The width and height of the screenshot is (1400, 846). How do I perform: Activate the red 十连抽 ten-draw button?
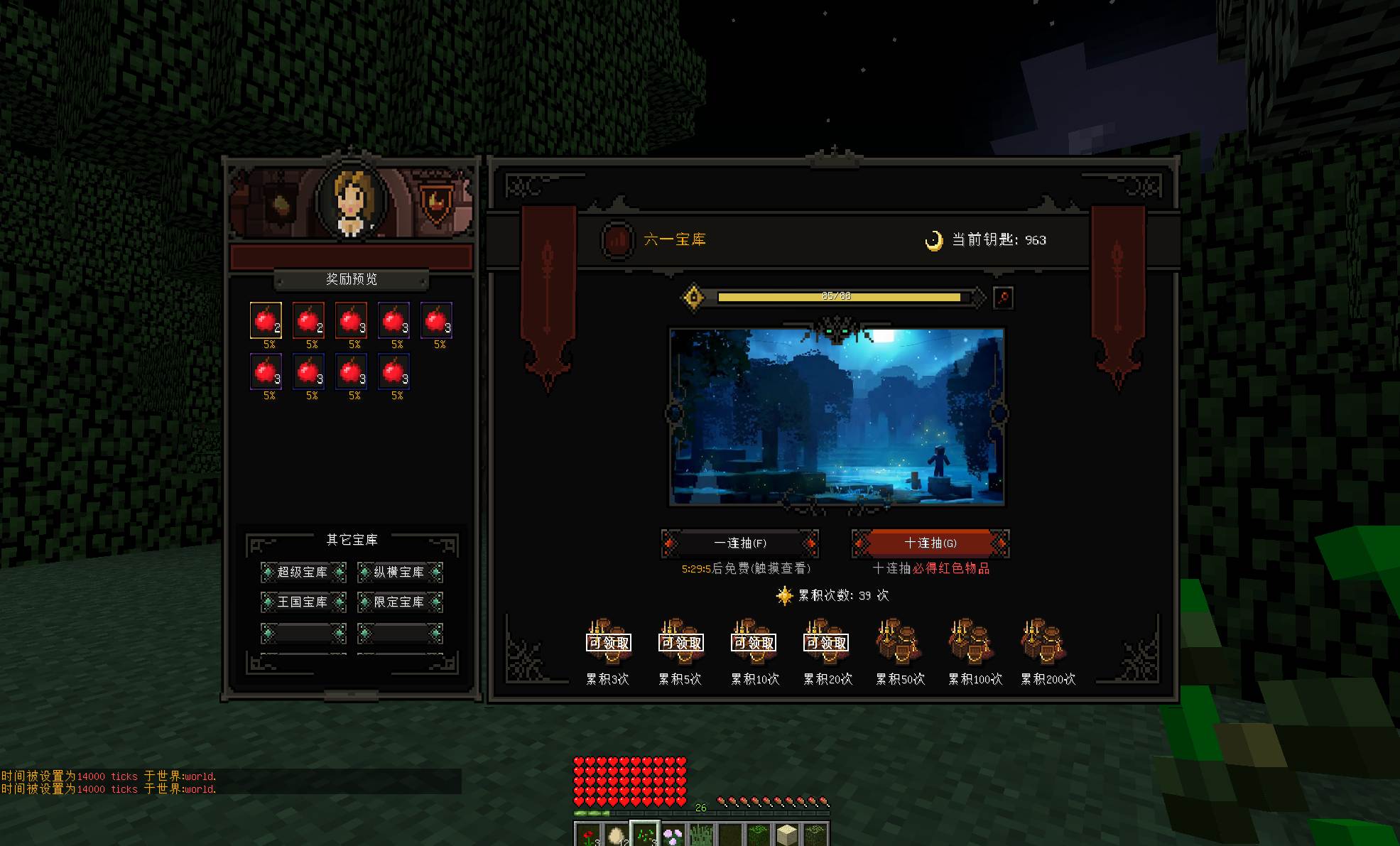(x=930, y=543)
